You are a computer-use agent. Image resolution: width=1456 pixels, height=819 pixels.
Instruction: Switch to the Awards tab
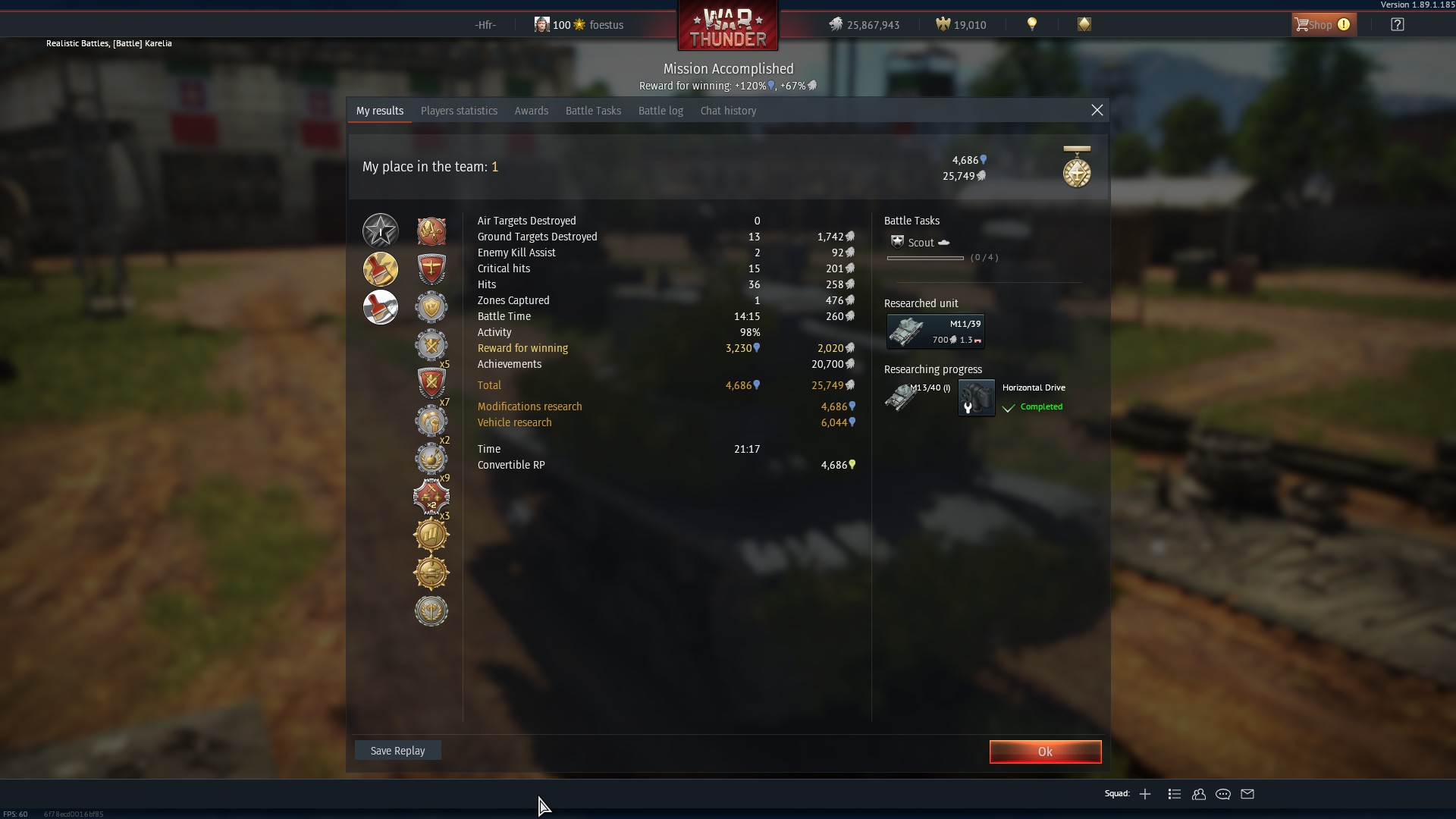coord(531,111)
